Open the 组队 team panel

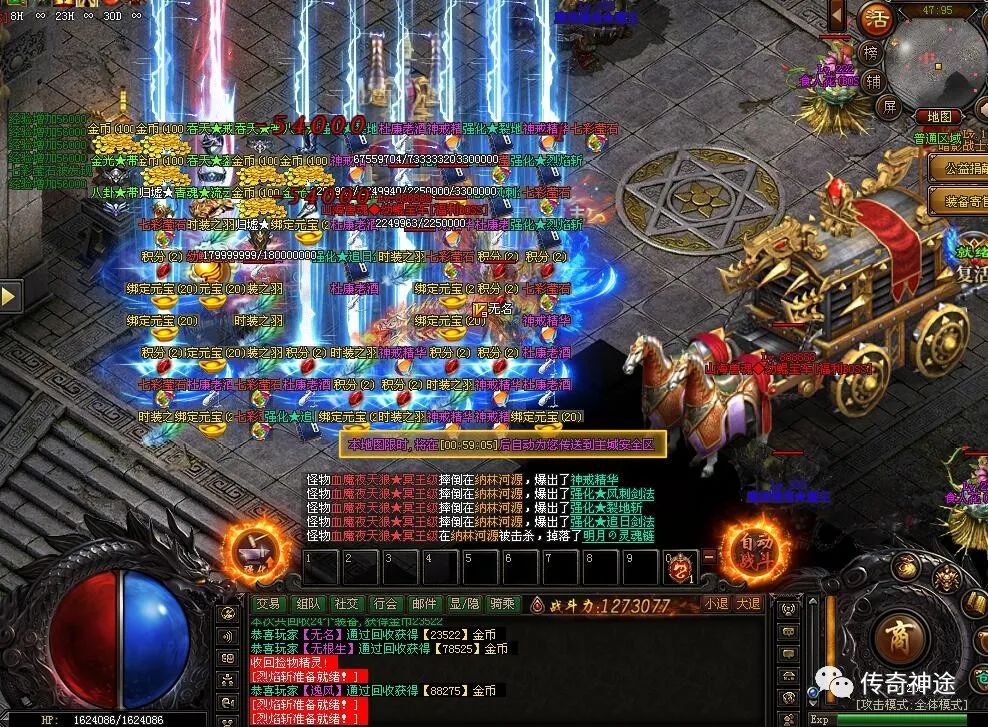[307, 603]
